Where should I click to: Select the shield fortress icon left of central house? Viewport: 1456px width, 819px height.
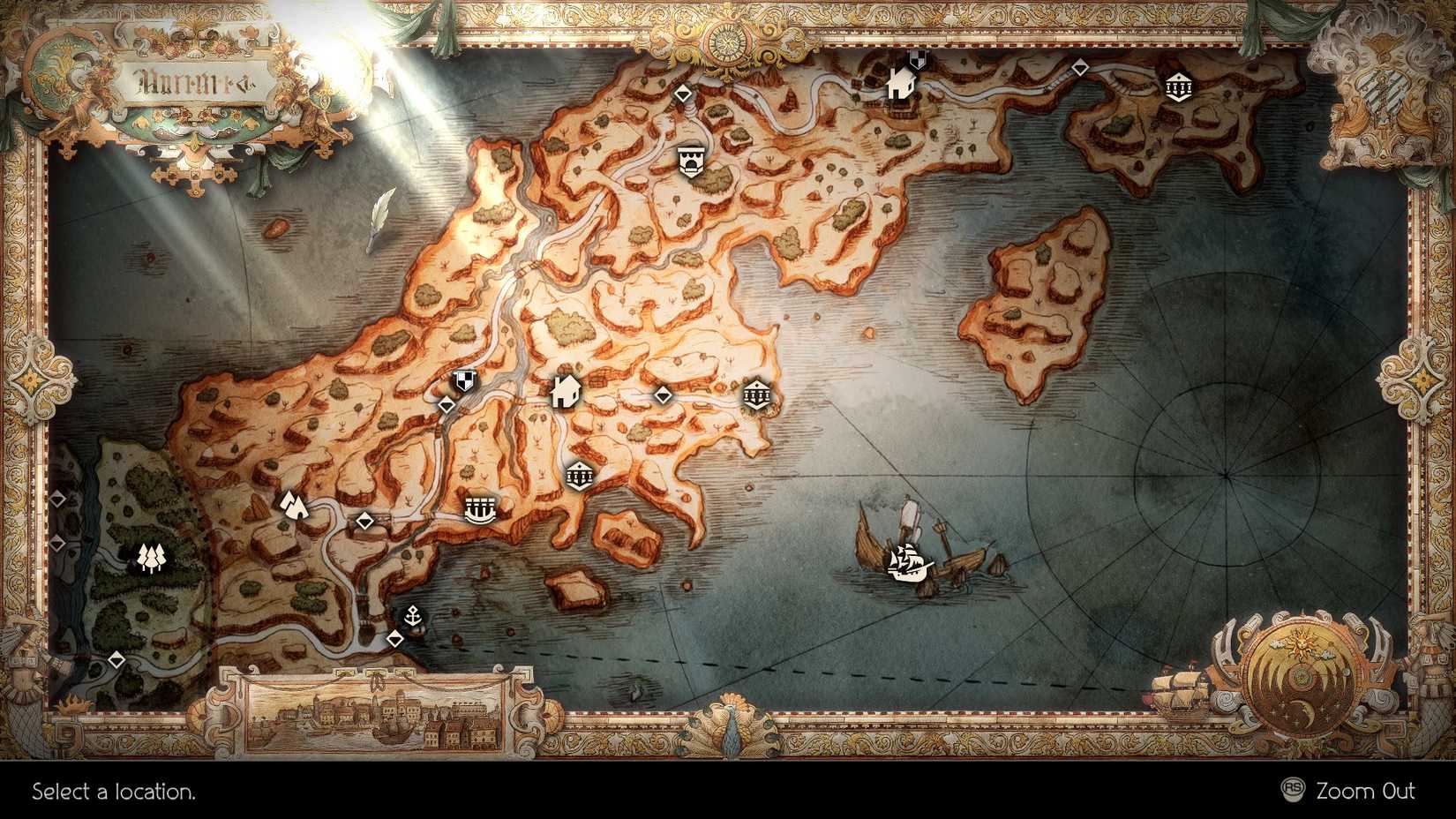coord(462,382)
